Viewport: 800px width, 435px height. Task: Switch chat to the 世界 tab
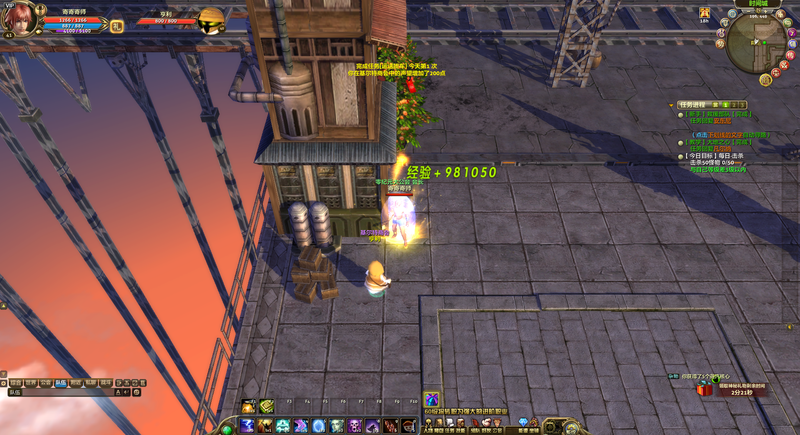30,382
